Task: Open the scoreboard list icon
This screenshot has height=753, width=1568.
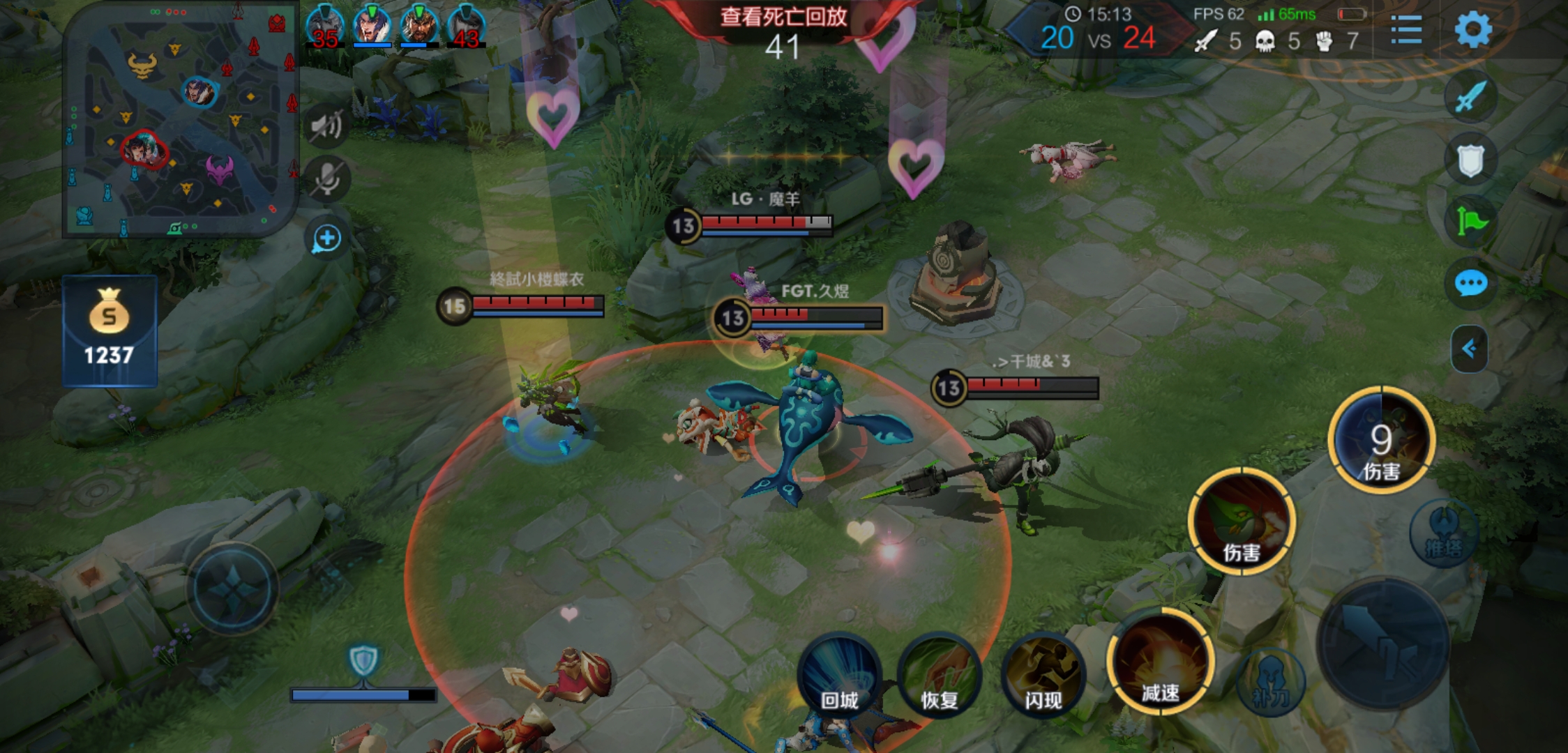Action: 1406,30
